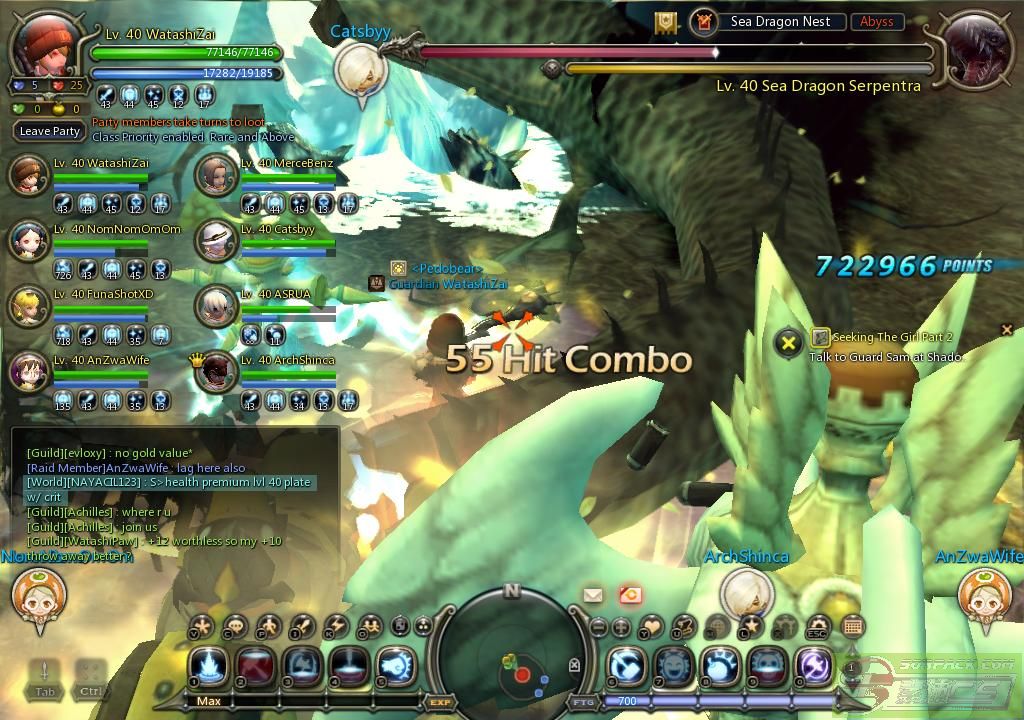Image resolution: width=1024 pixels, height=720 pixels.
Task: Open the system menu ESC icon
Action: point(817,627)
